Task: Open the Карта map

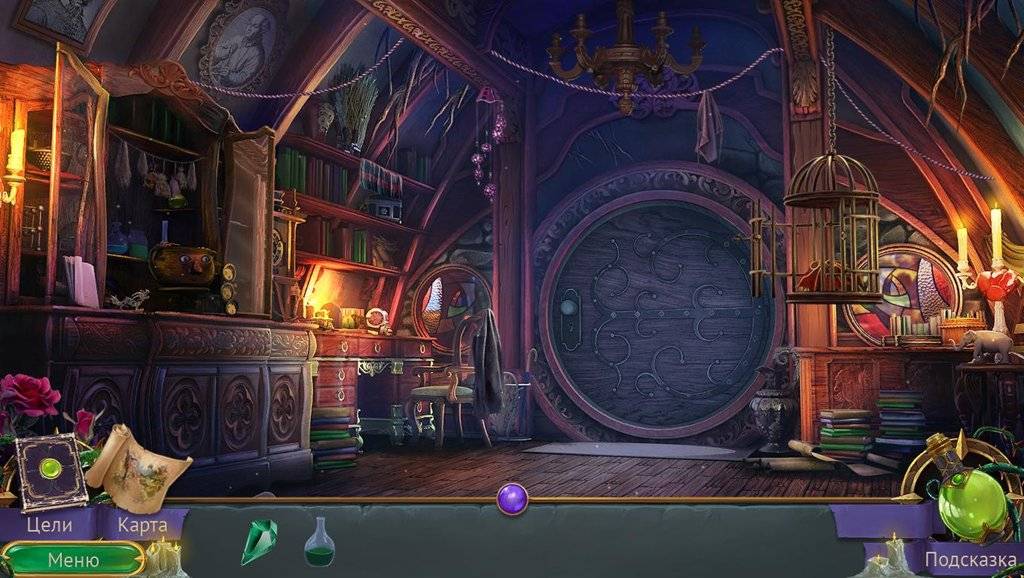Action: click(142, 524)
